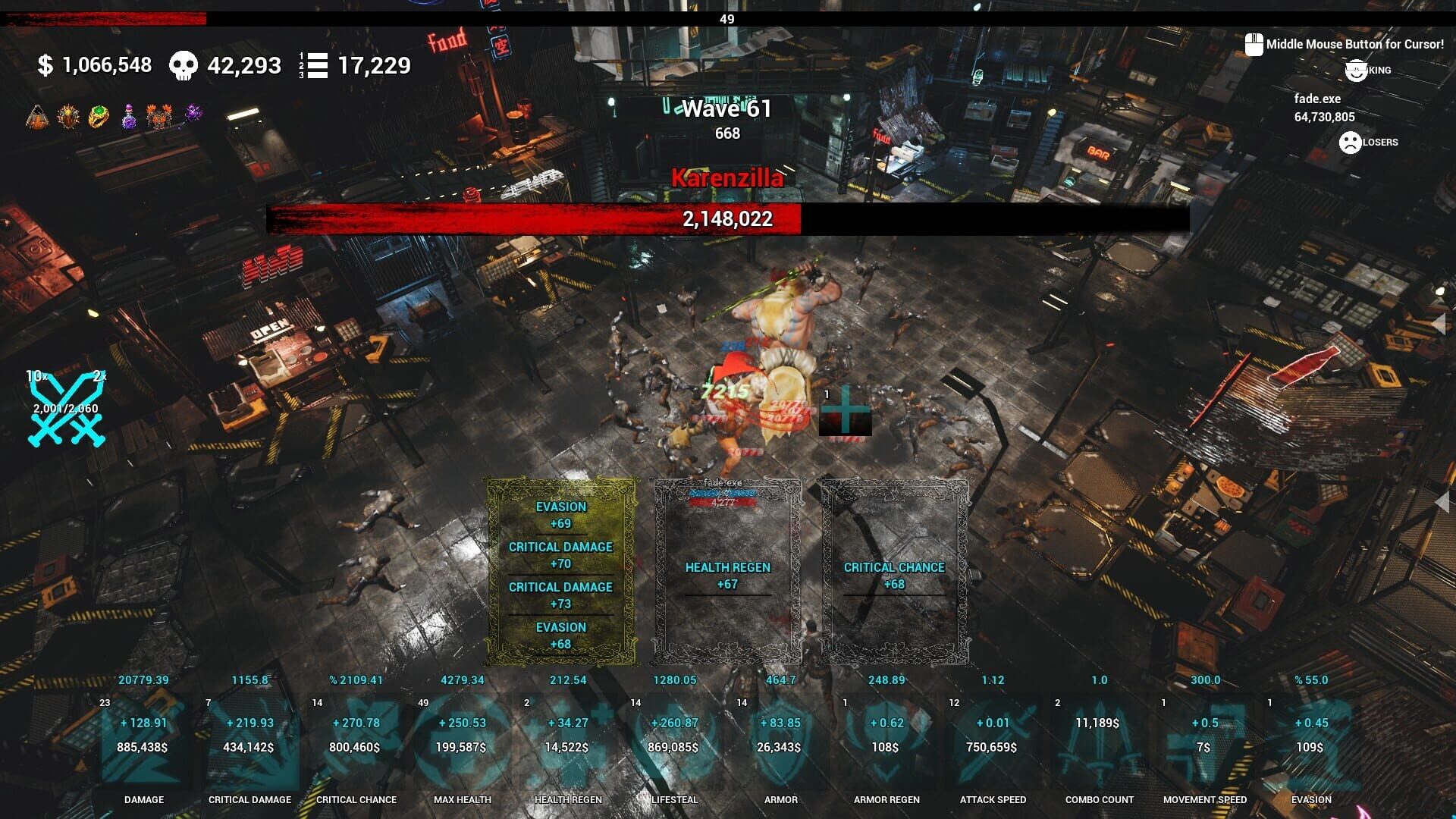
Task: Buy the Critical Chance upgrade for 800,460$
Action: coord(356,747)
